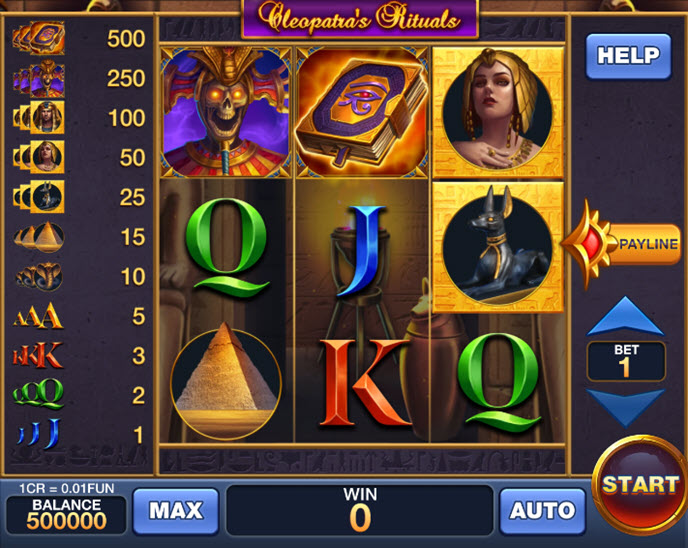Enable AUTO spin mode

click(542, 510)
